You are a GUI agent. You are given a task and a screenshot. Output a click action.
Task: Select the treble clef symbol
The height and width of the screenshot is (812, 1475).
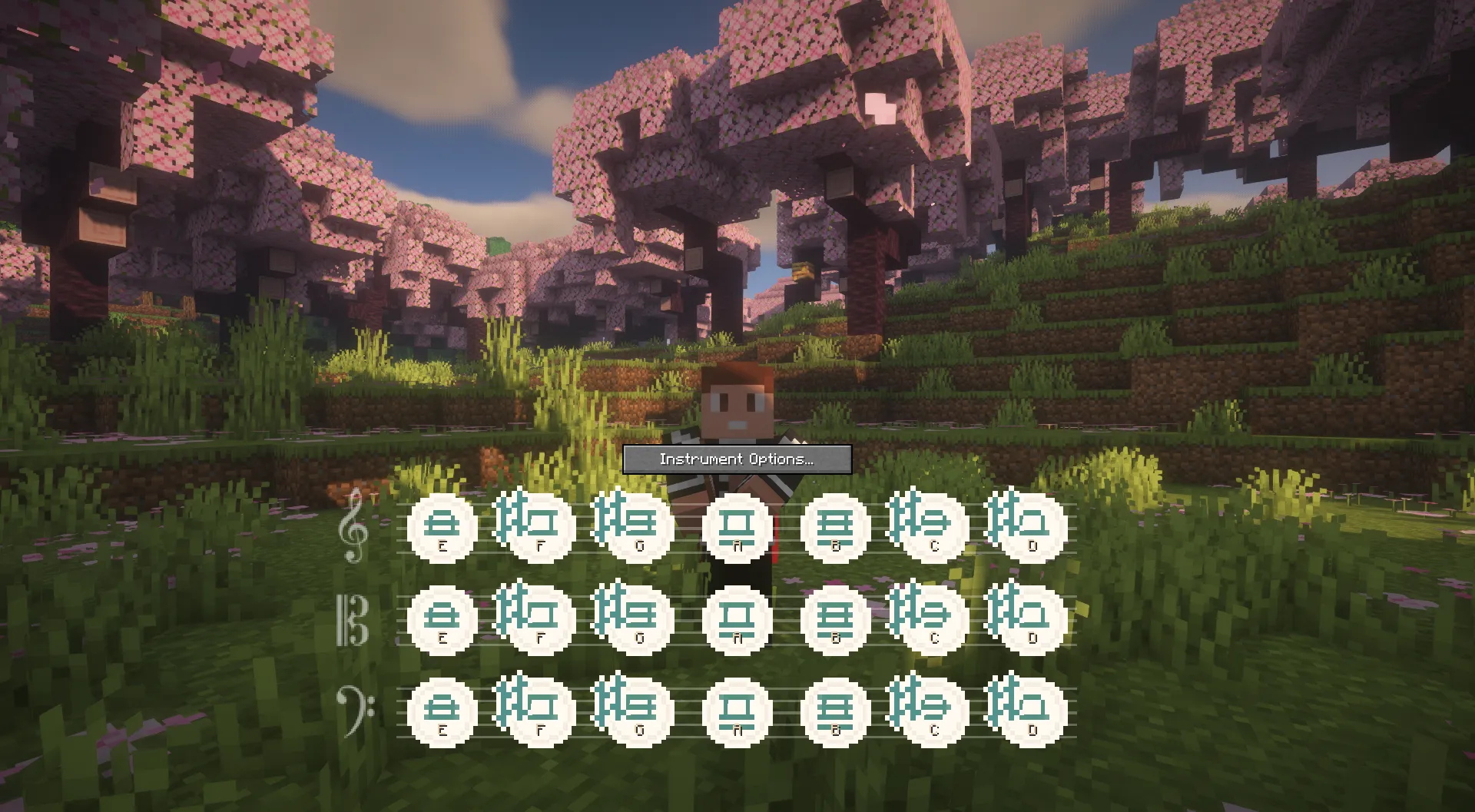click(354, 530)
